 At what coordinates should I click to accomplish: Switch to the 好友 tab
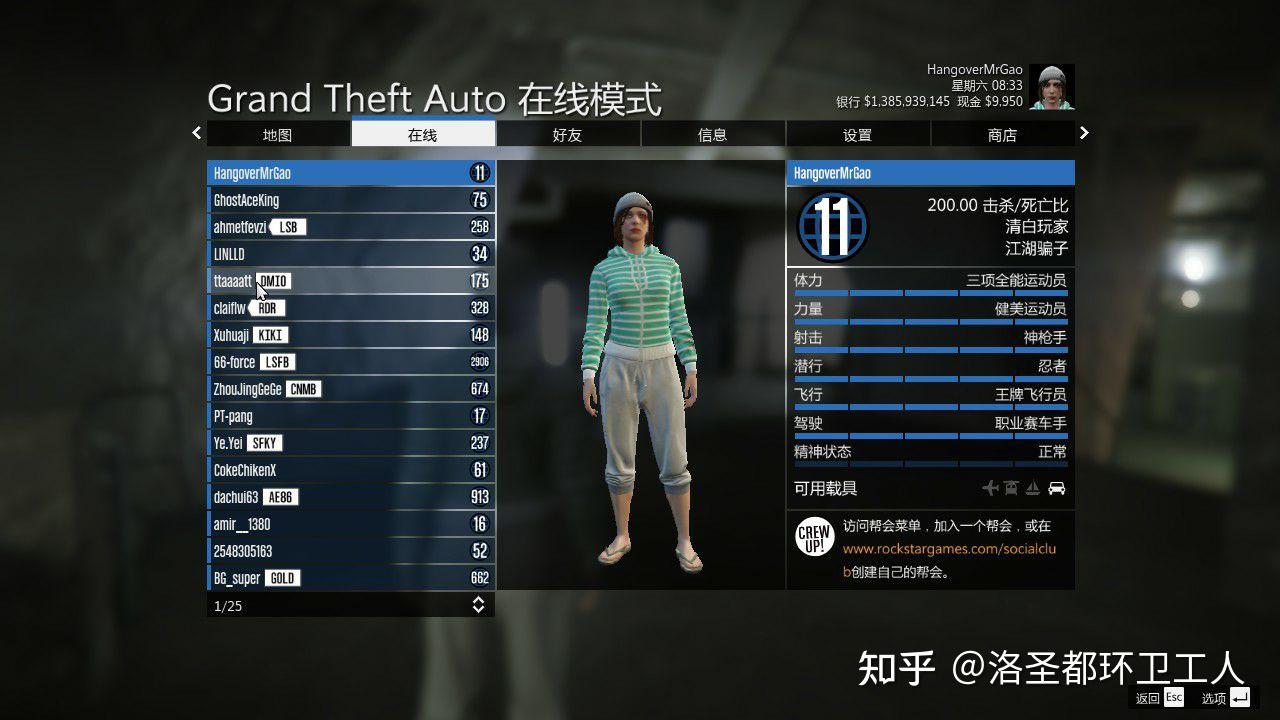point(567,134)
